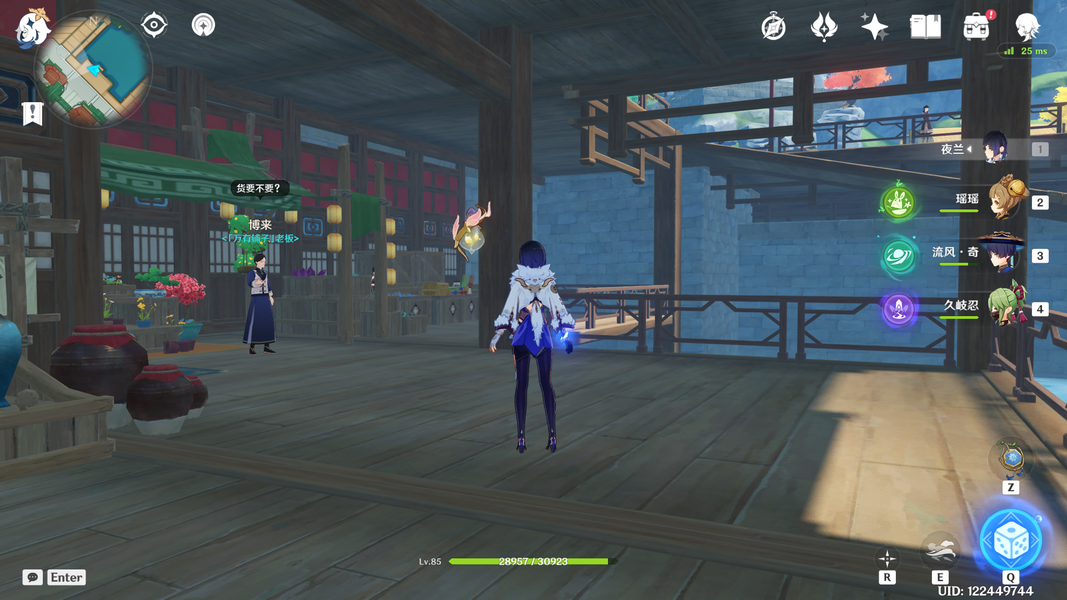This screenshot has height=600, width=1067.
Task: Open the battle pass icon with alert
Action: pyautogui.click(x=977, y=27)
